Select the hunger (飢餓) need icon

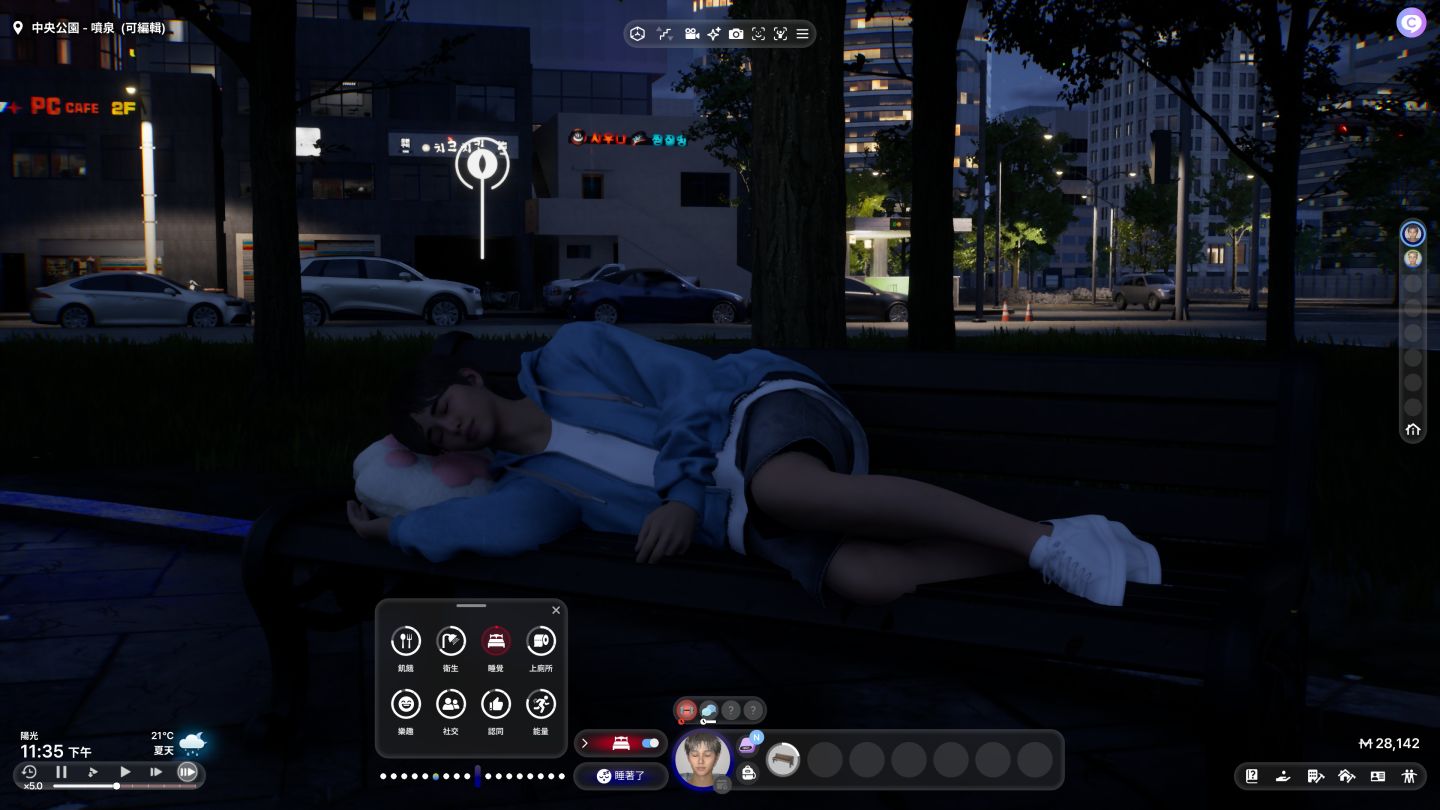point(405,641)
